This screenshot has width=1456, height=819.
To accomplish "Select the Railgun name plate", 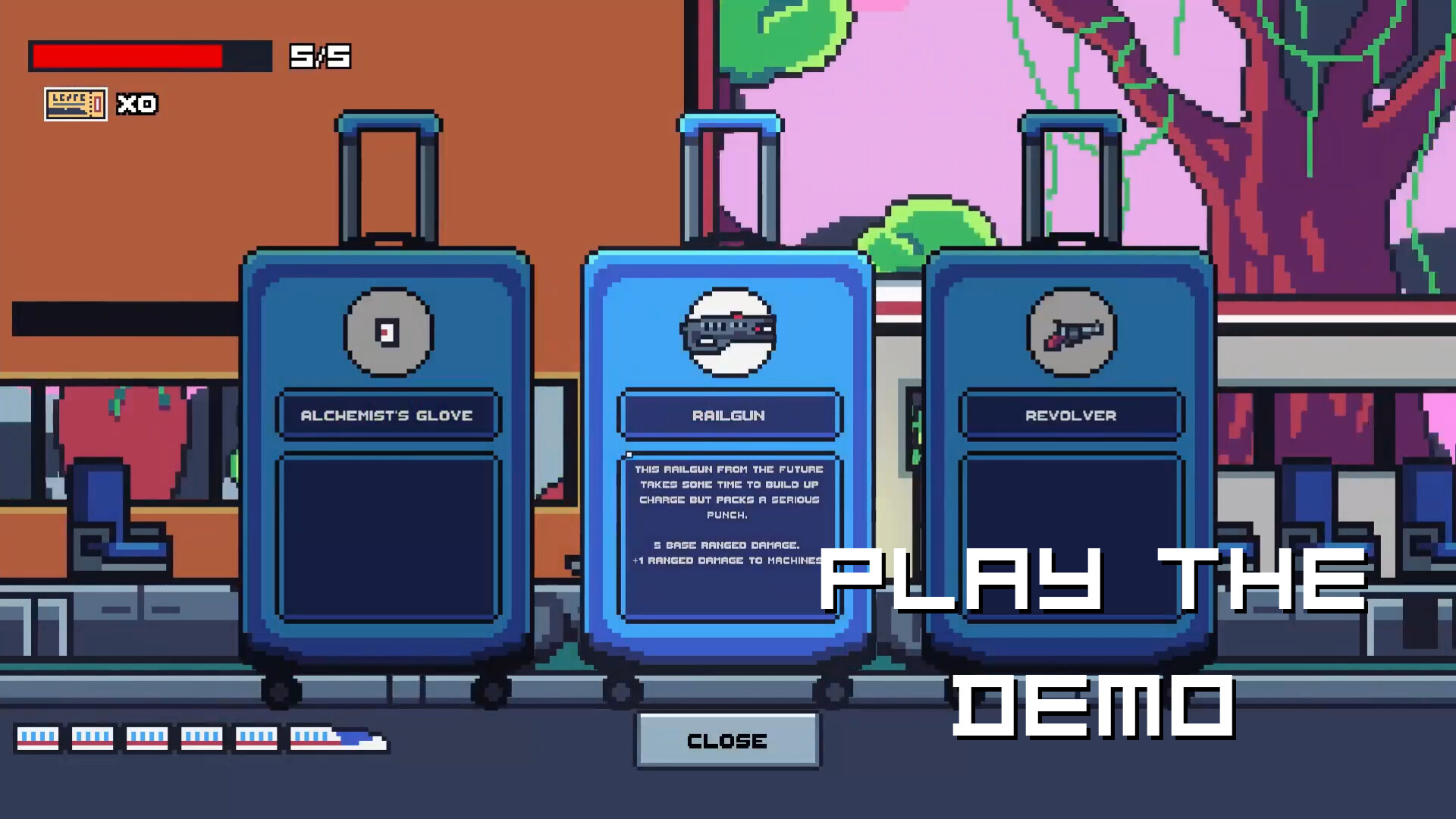I will click(x=728, y=416).
